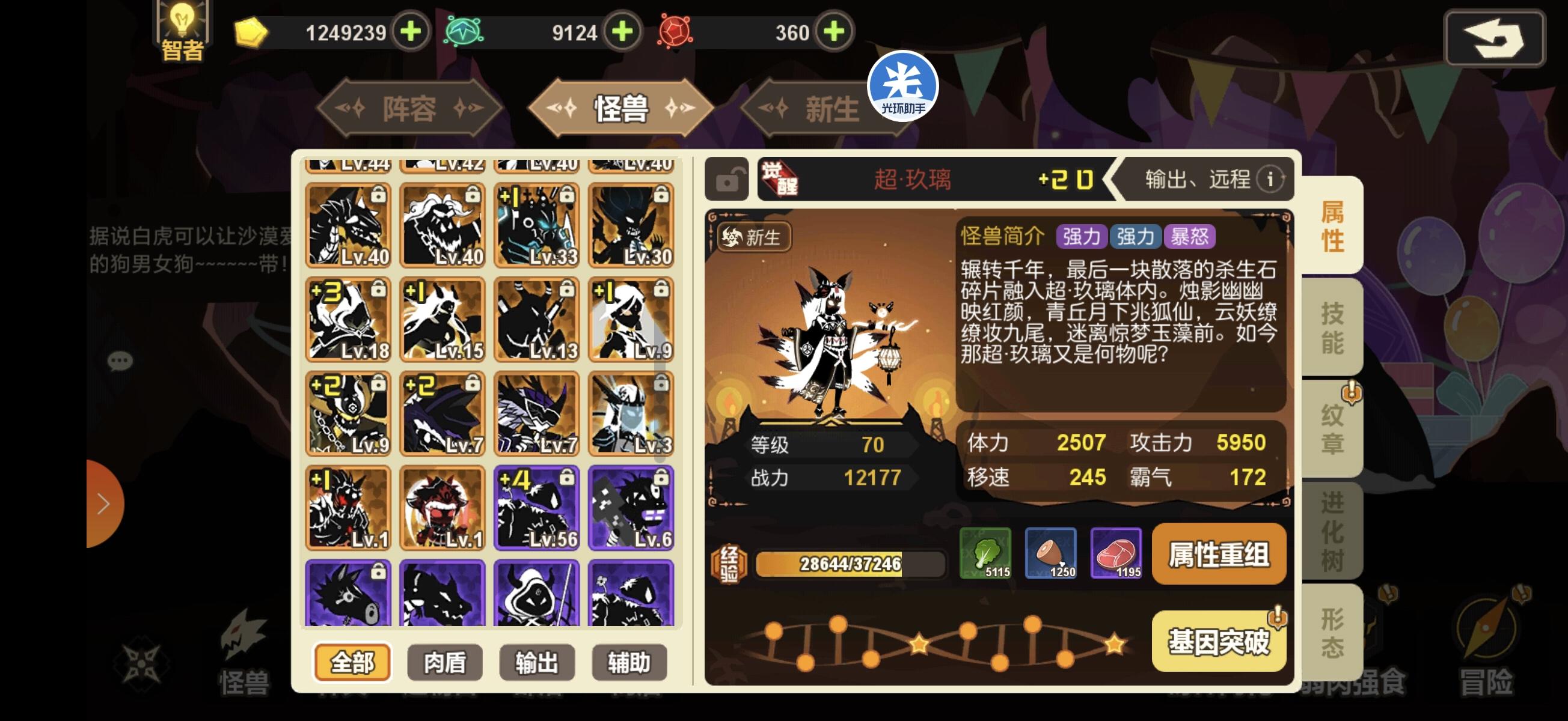The width and height of the screenshot is (1568, 721).
Task: Tap the experience bar showing 28644/37246
Action: pos(850,565)
